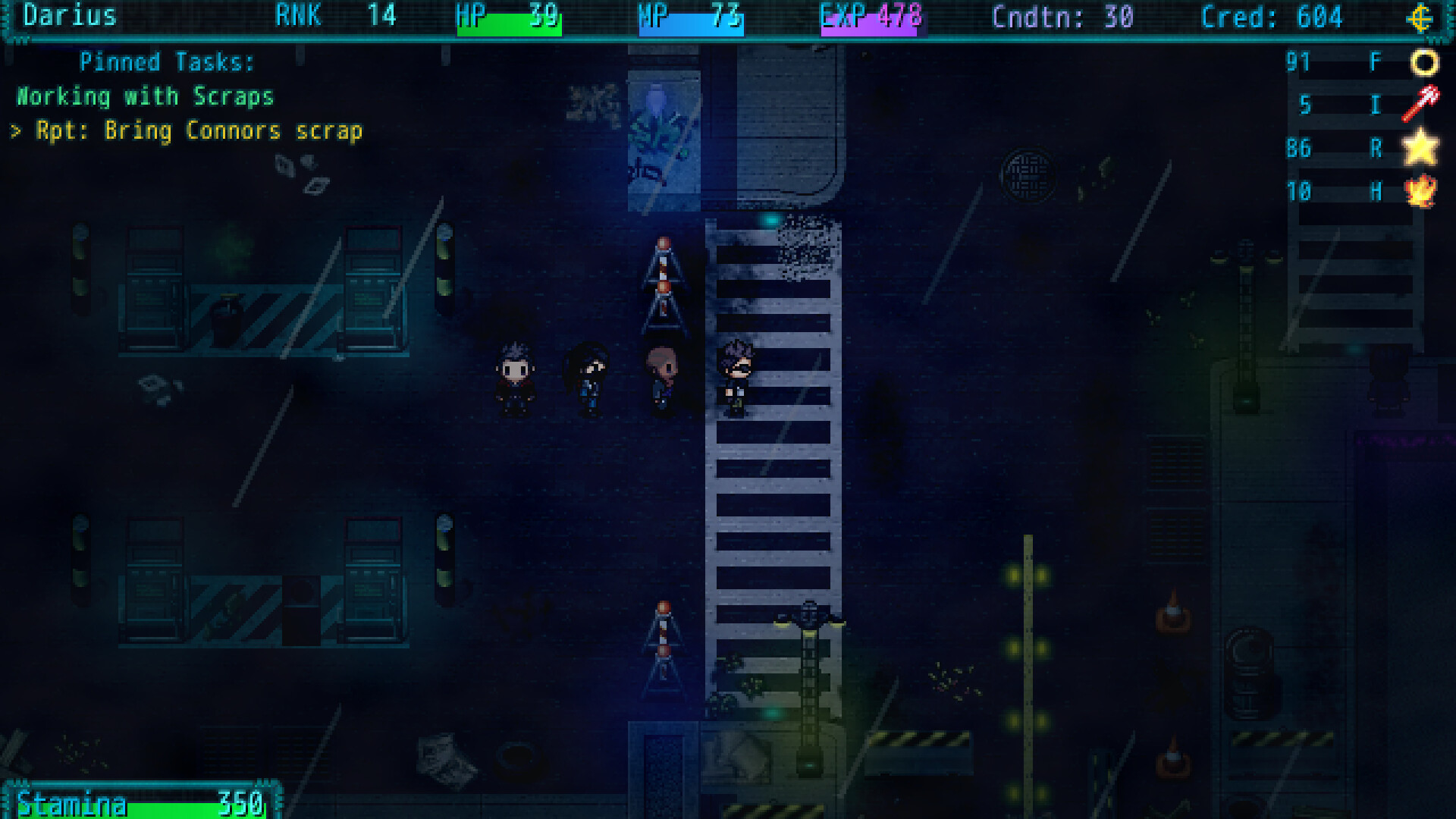Expand the Cndtn: 30 status readout

1062,17
